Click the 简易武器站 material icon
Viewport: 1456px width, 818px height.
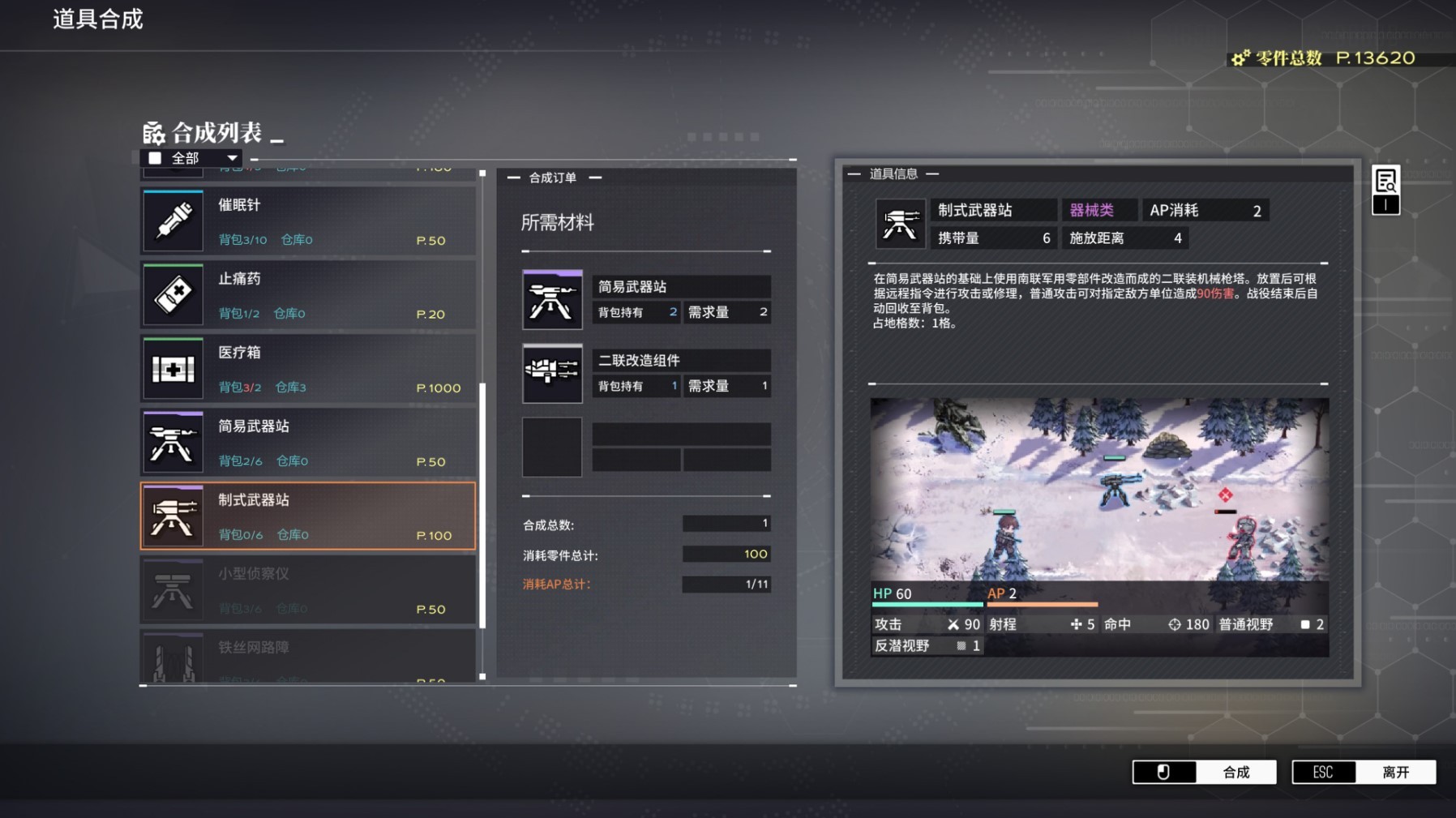coord(552,300)
